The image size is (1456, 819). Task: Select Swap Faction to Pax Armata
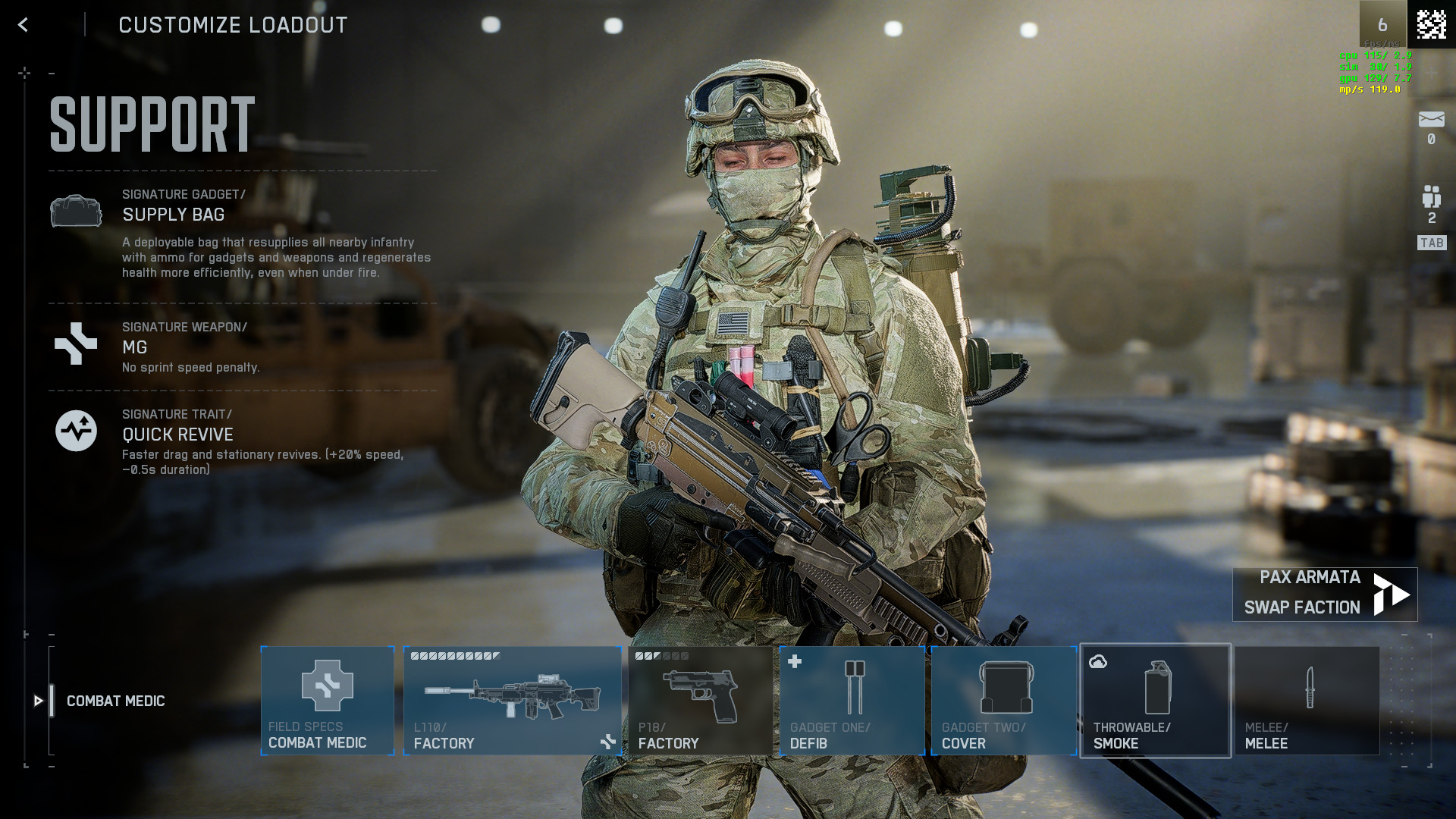[x=1301, y=607]
